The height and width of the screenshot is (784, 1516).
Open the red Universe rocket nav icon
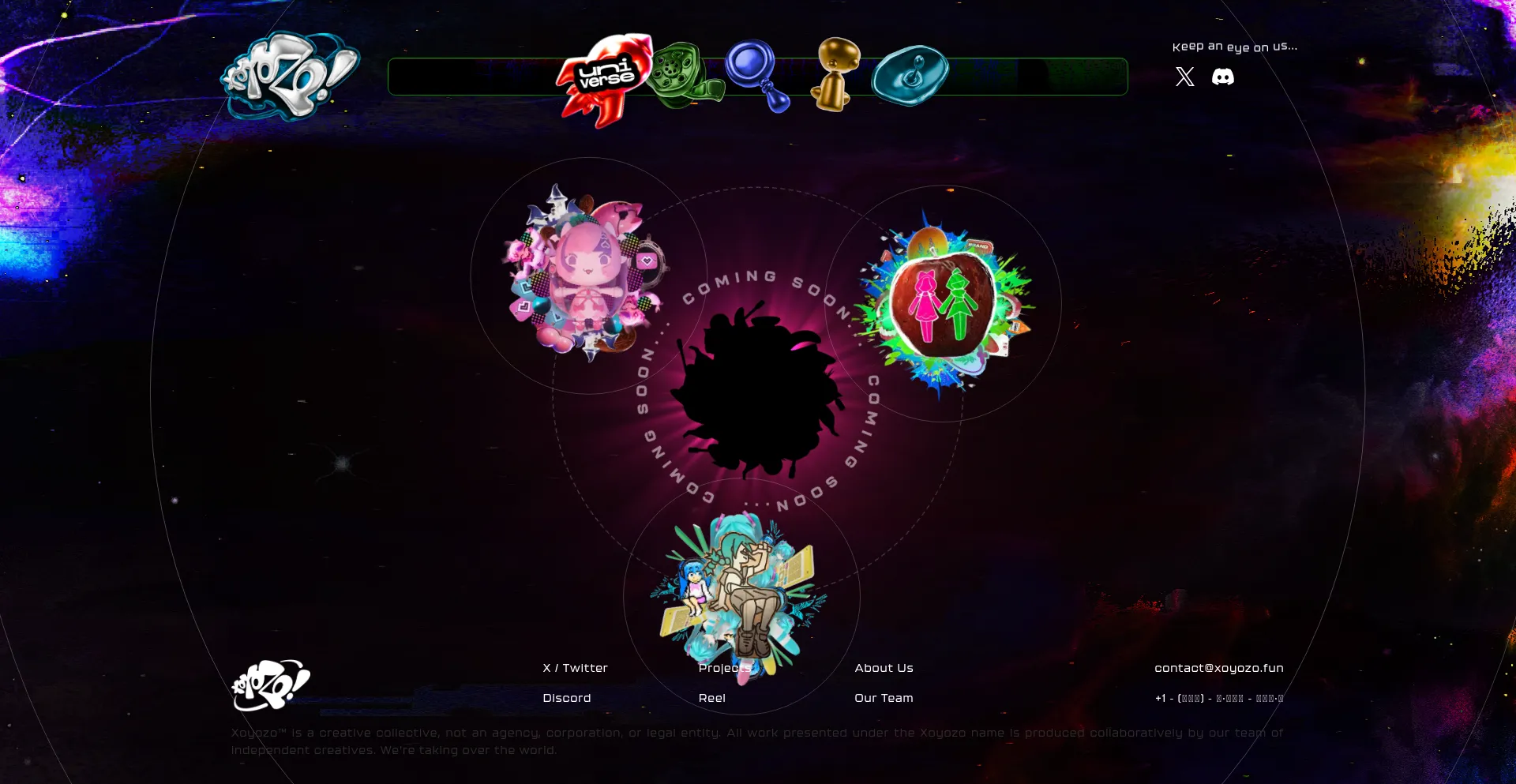(x=604, y=78)
